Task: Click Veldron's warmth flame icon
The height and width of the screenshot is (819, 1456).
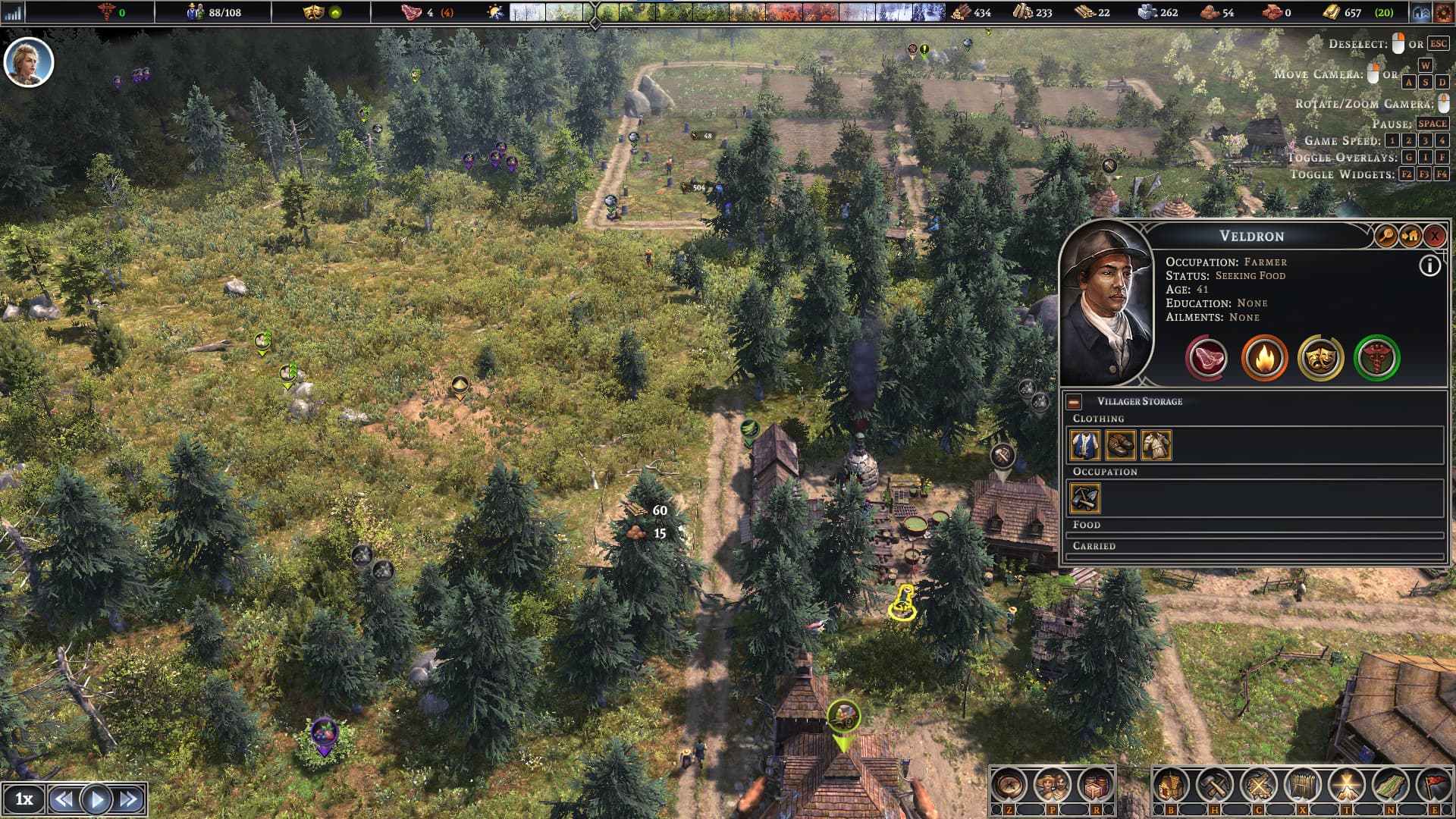Action: point(1264,358)
